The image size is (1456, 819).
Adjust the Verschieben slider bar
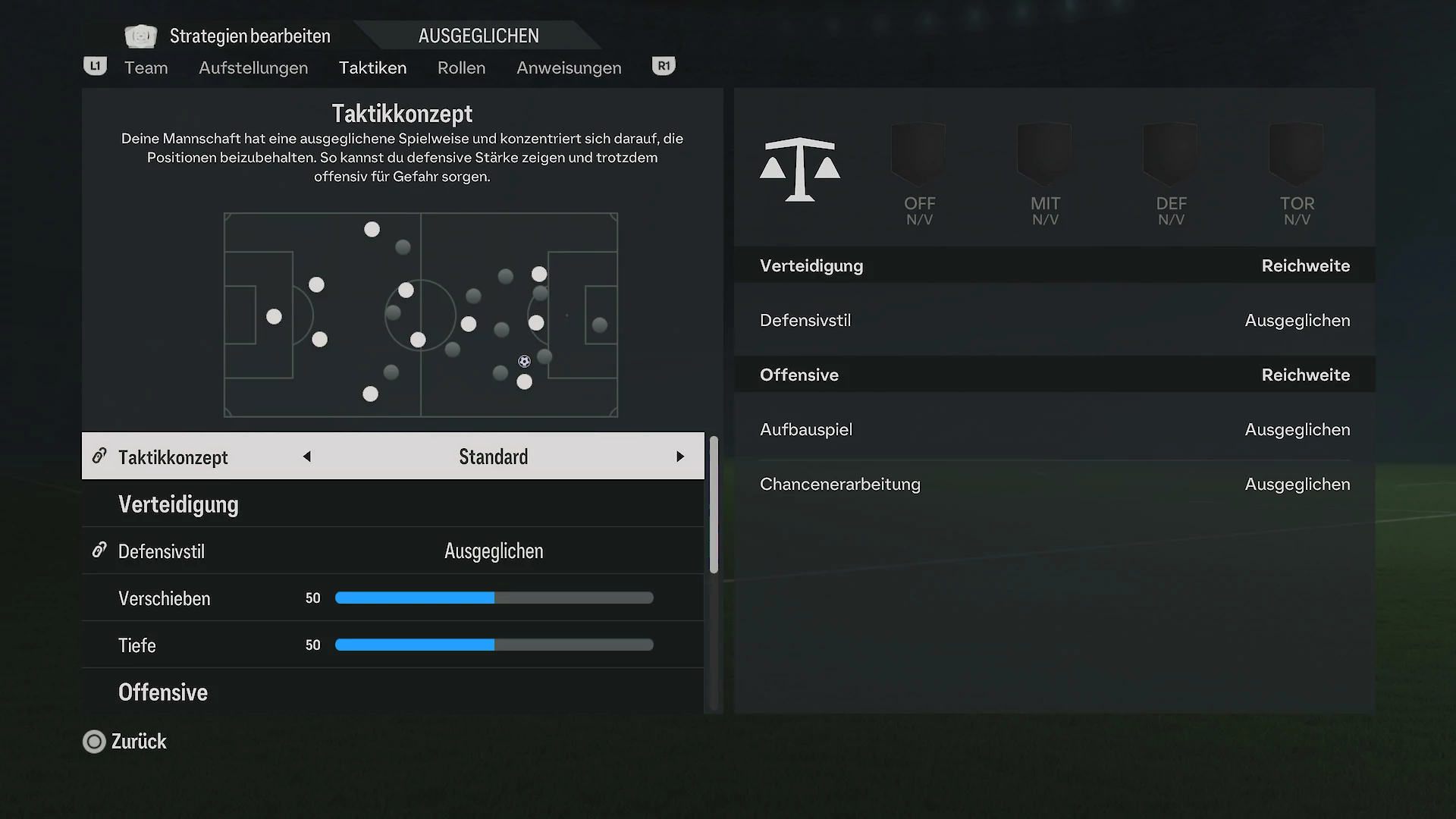pos(494,598)
